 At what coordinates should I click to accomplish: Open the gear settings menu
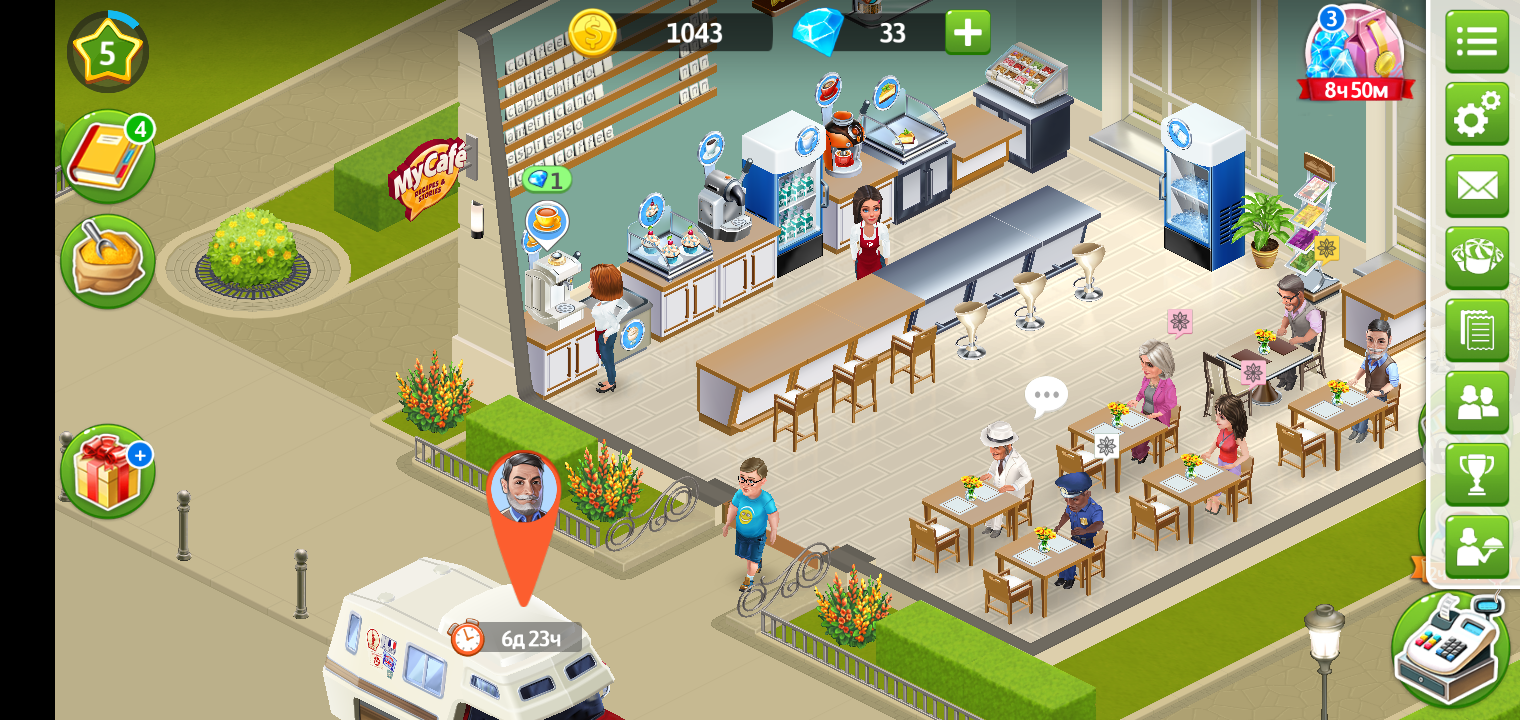pos(1476,114)
